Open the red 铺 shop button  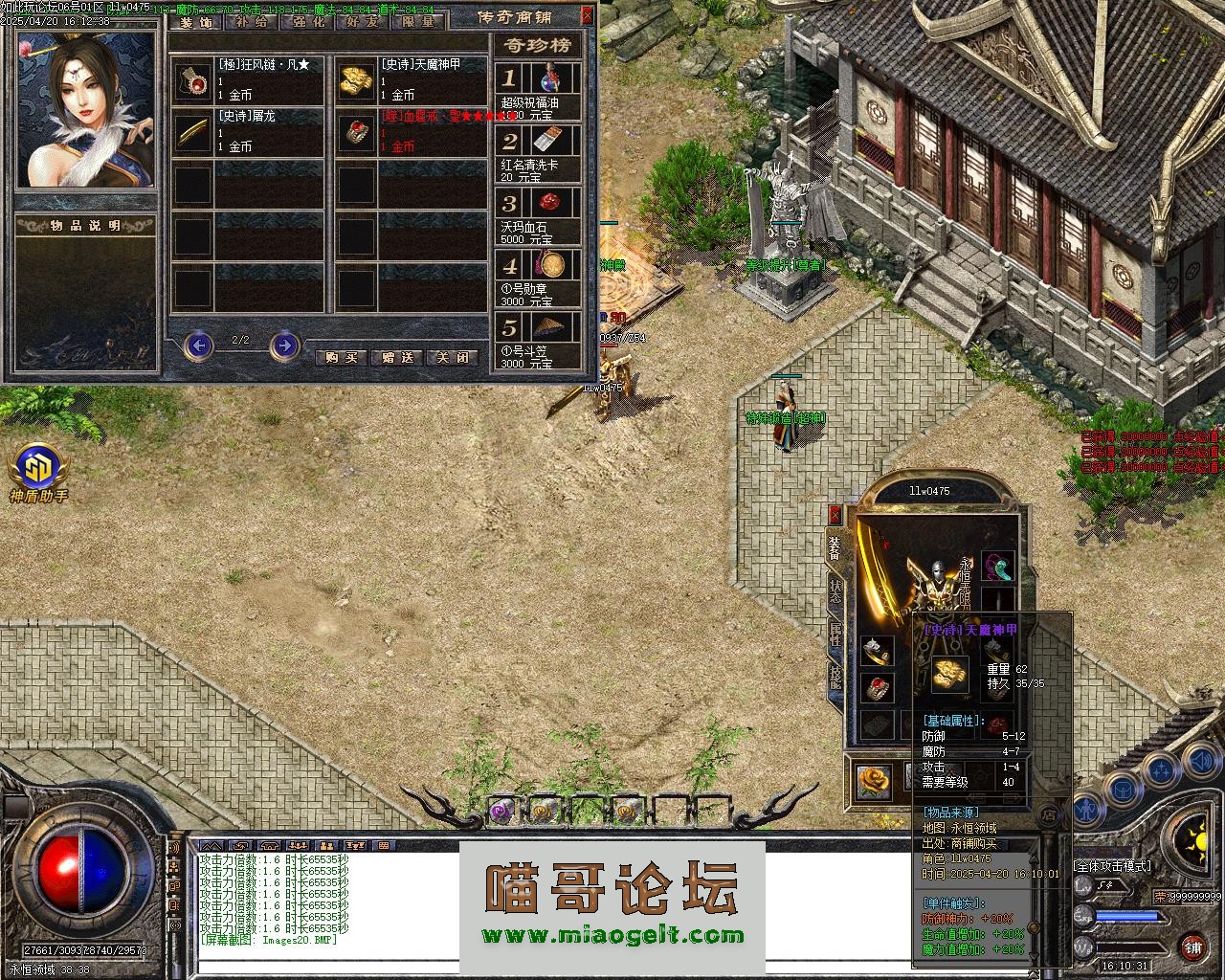click(x=1192, y=948)
